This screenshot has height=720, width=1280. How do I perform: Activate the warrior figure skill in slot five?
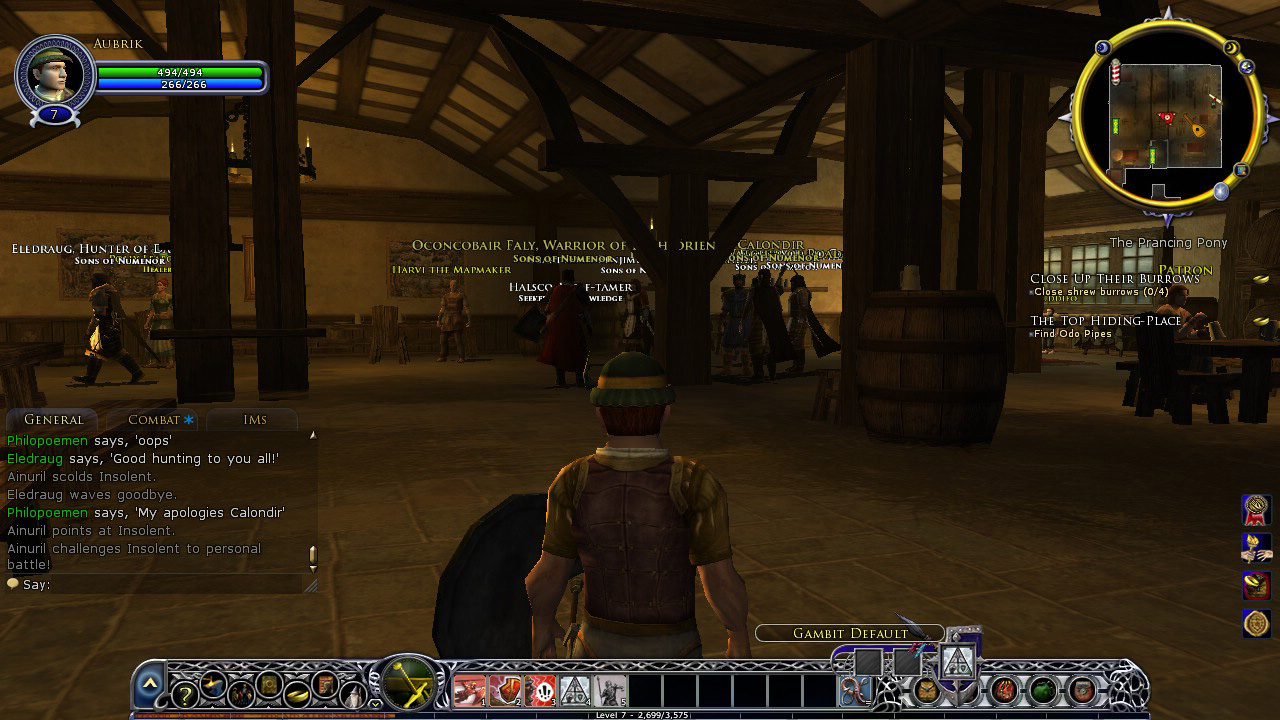[610, 691]
